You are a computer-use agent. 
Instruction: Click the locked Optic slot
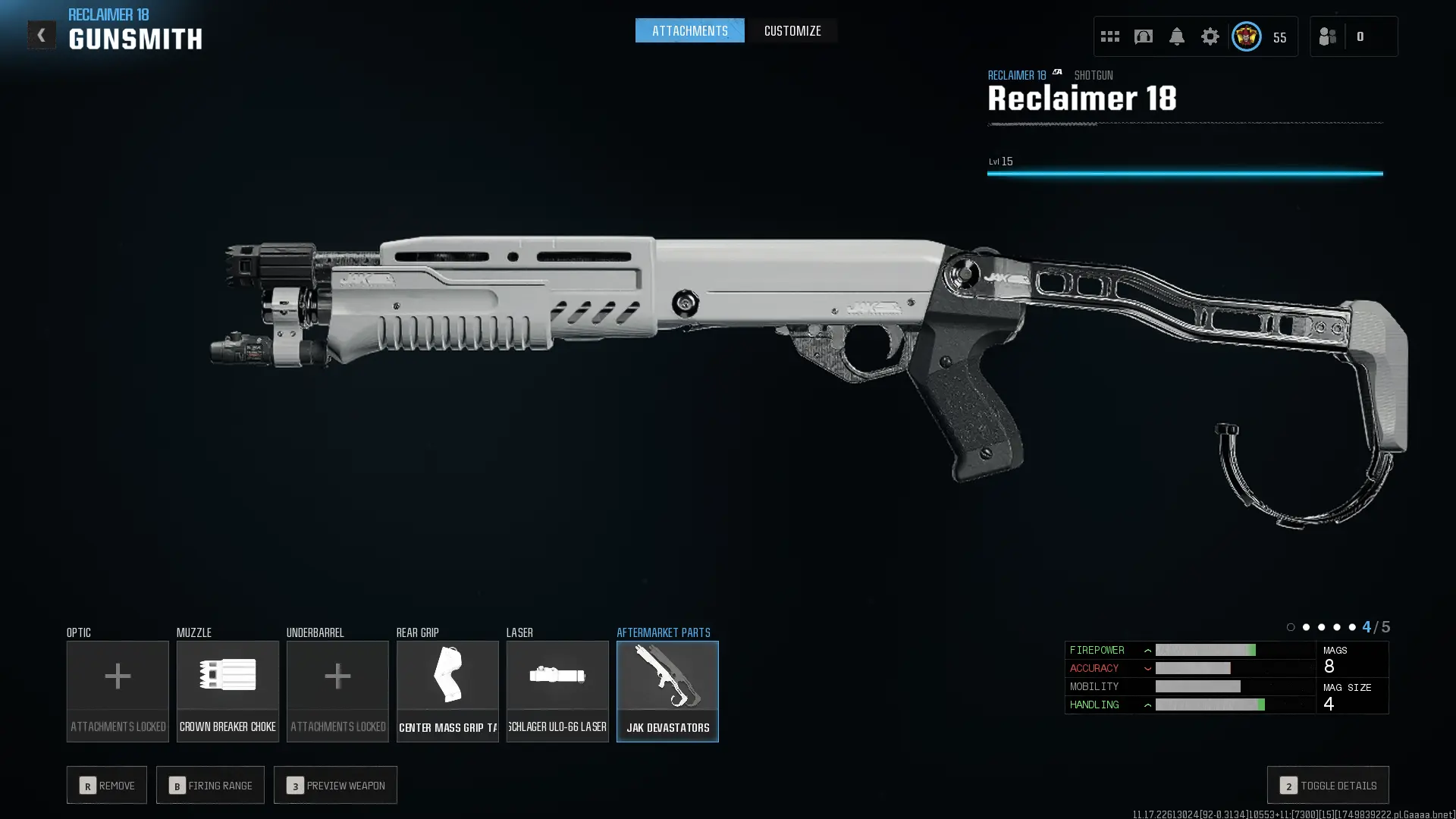pos(118,691)
